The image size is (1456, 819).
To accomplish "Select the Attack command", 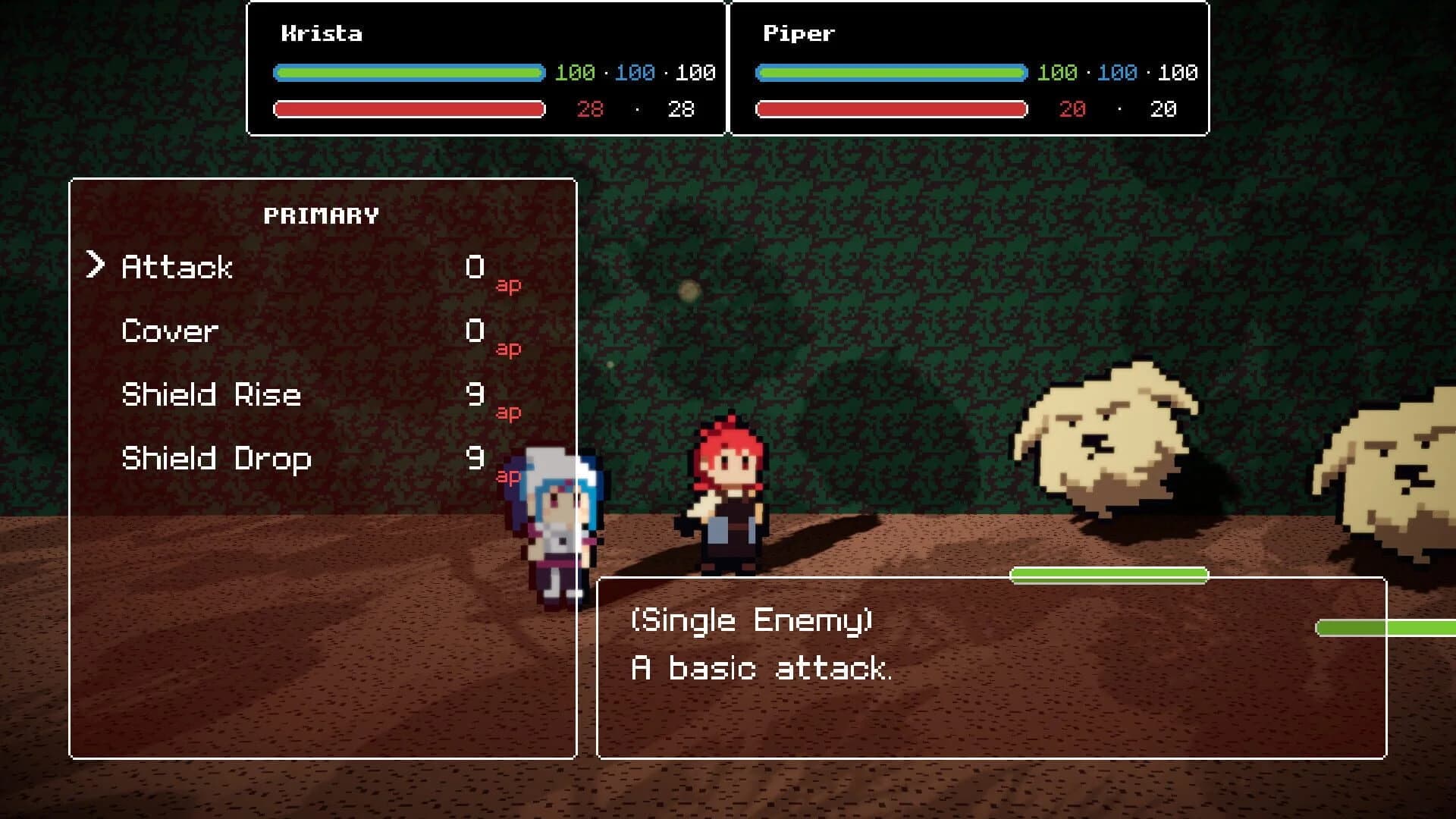I will click(x=176, y=267).
